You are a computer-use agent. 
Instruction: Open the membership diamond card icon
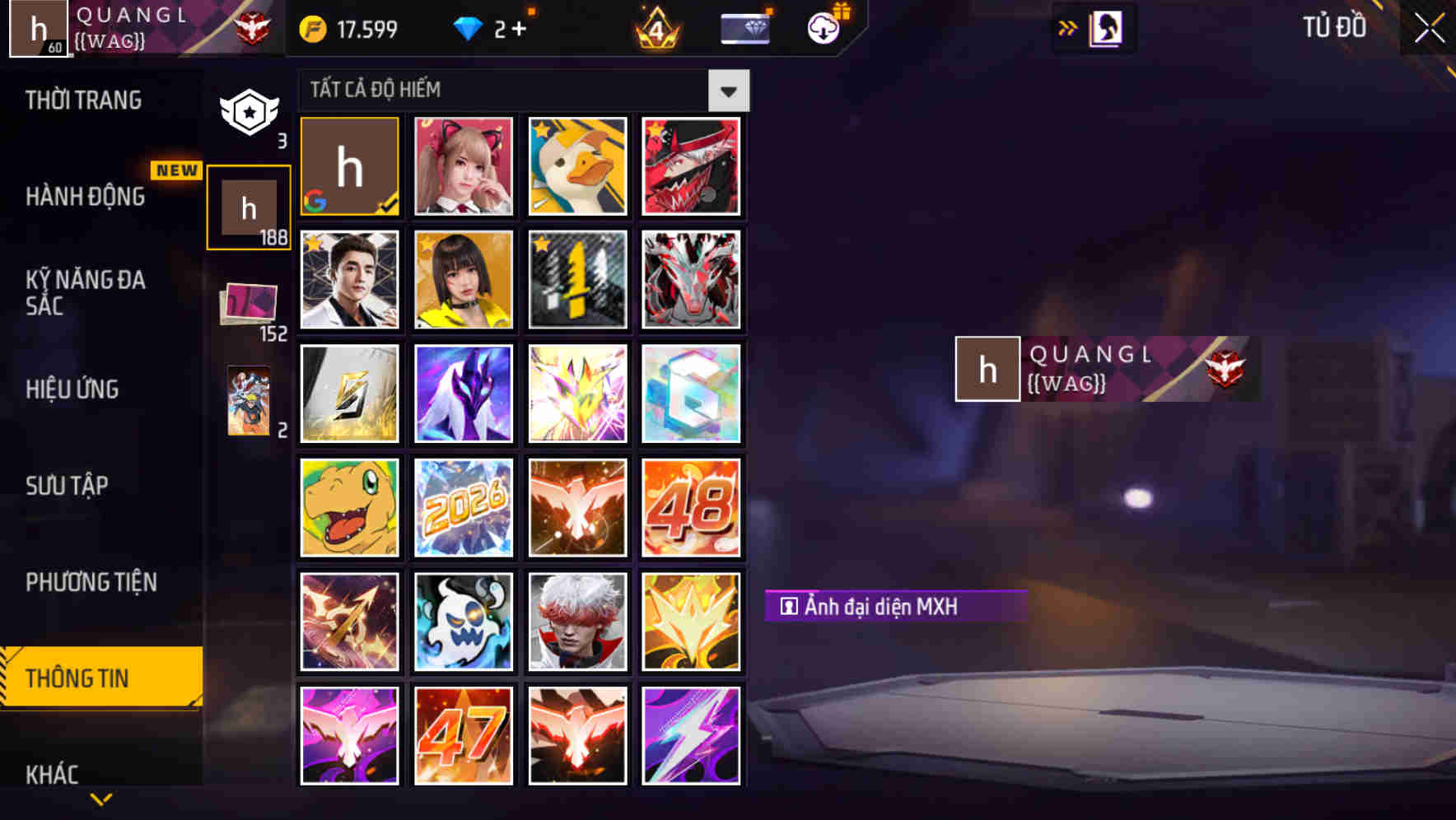(x=744, y=27)
